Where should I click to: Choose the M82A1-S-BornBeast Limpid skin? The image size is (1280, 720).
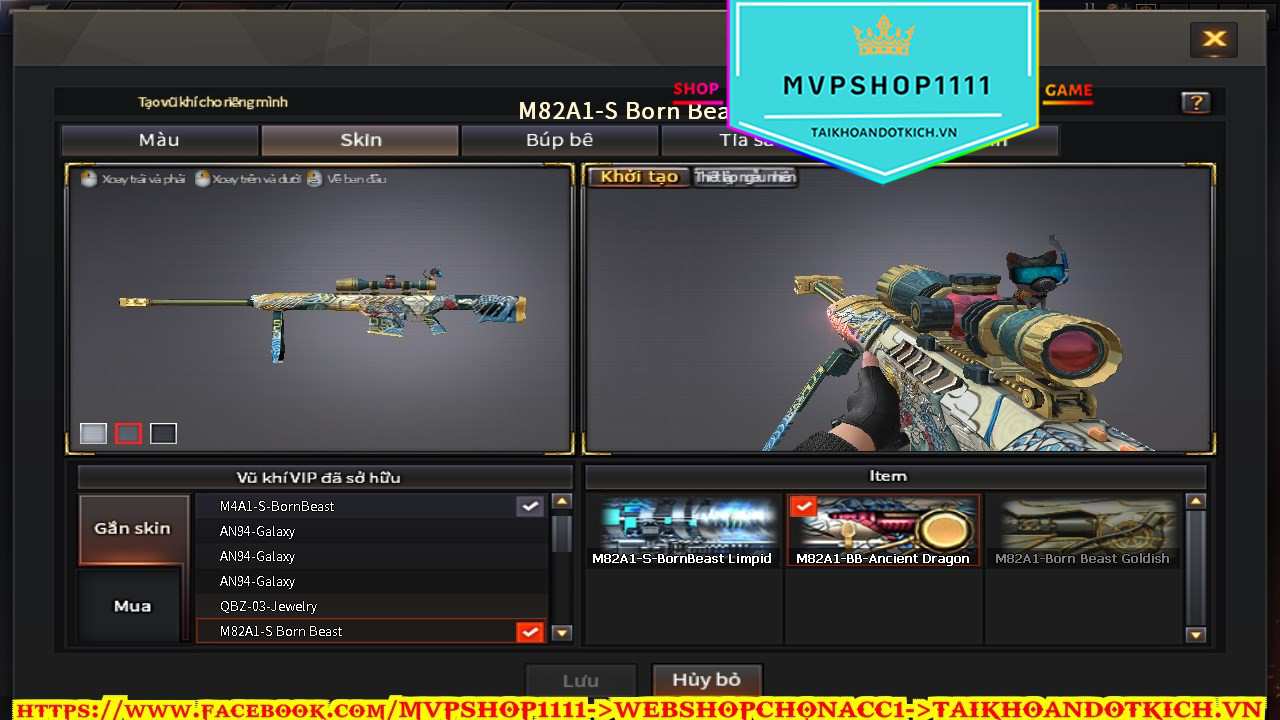click(682, 532)
